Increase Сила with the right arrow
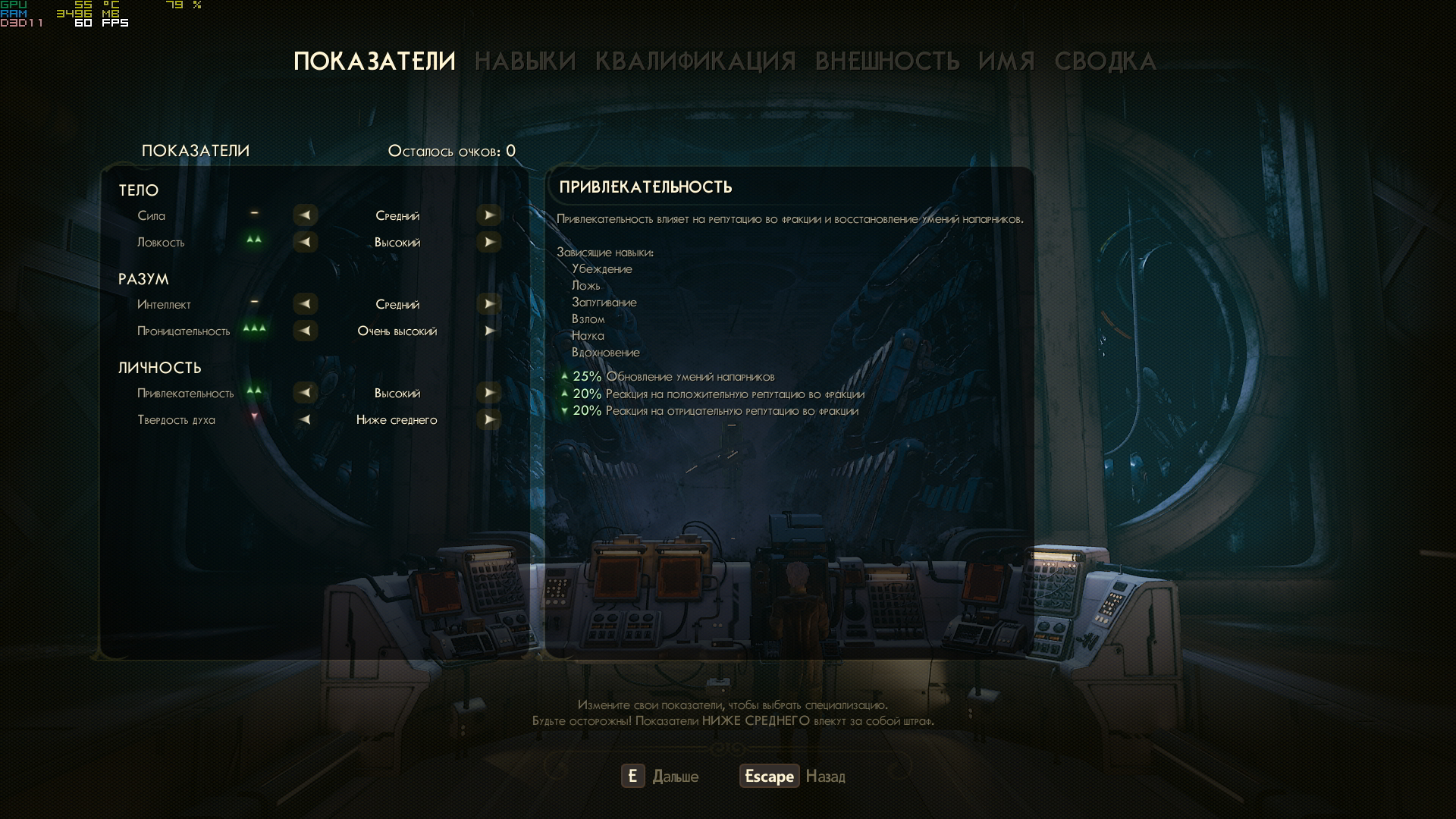This screenshot has height=819, width=1456. pos(489,215)
